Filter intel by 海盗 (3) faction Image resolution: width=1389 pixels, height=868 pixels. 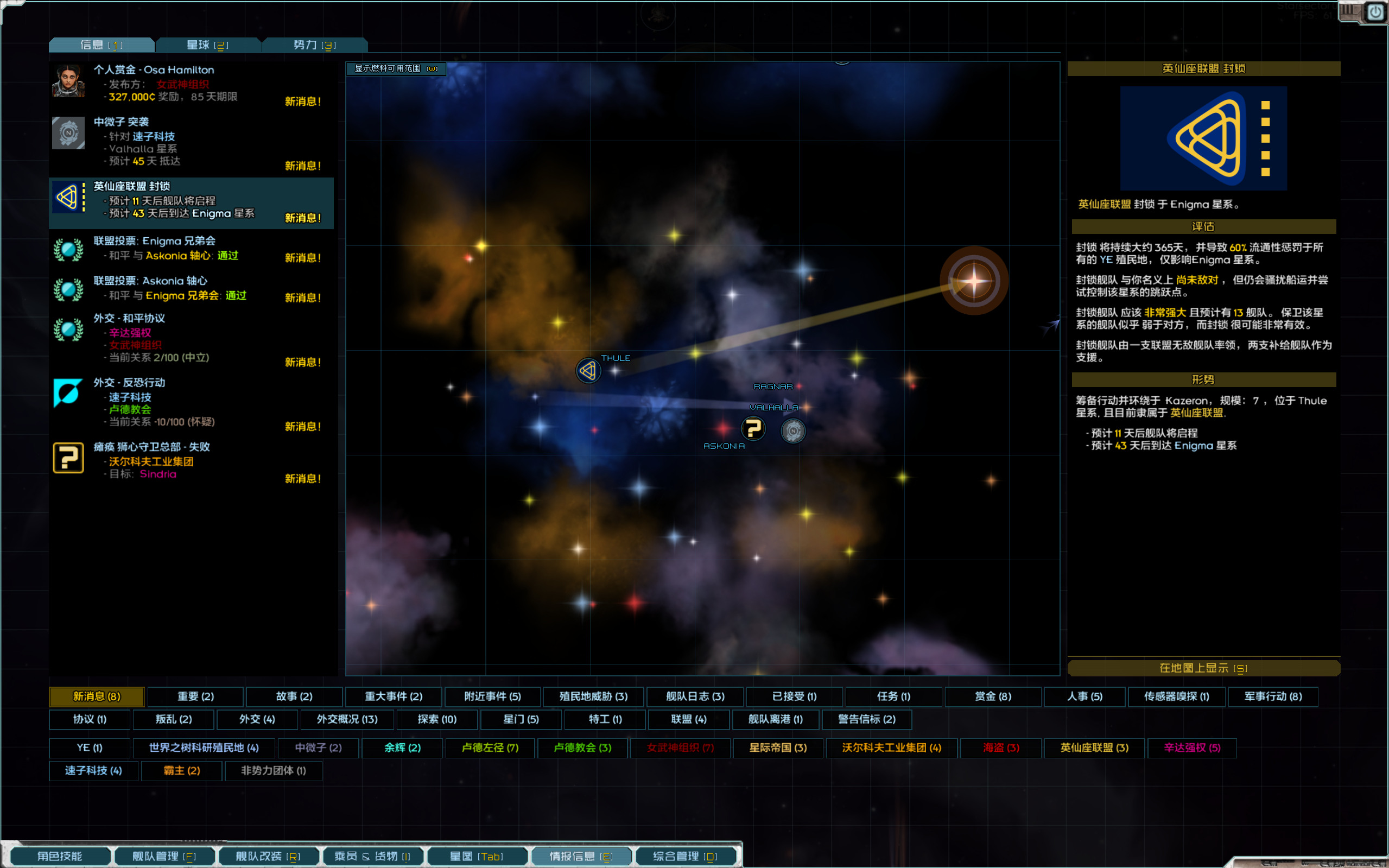pos(1001,747)
